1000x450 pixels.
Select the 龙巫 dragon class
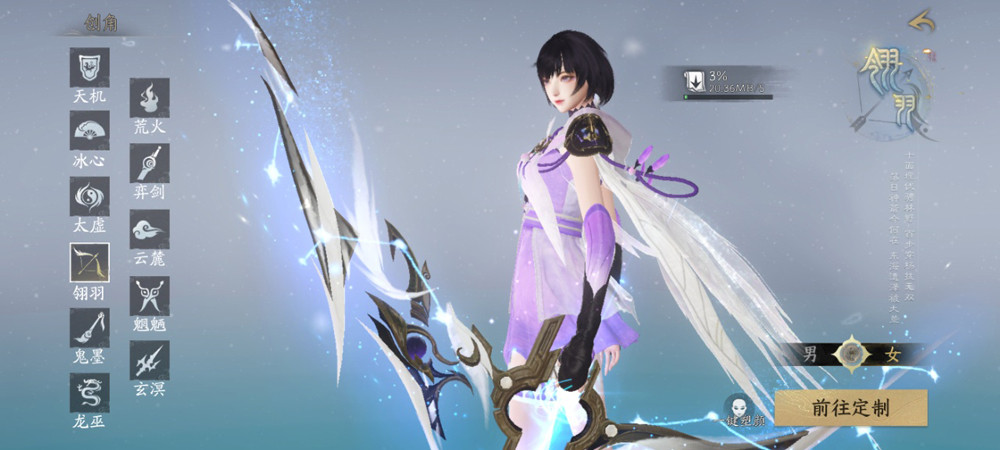pos(89,393)
